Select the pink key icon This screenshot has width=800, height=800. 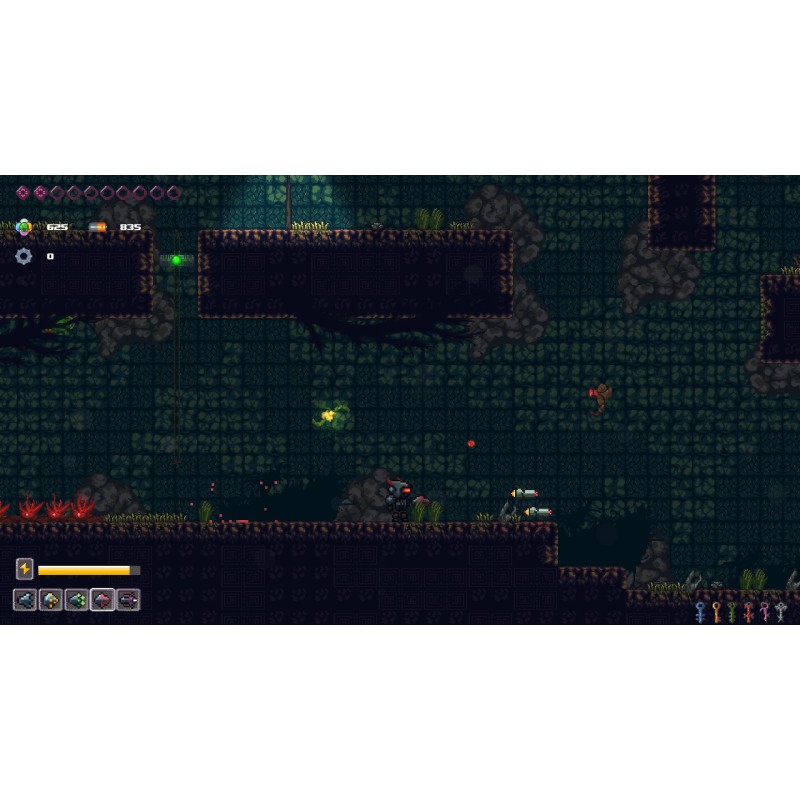click(765, 612)
